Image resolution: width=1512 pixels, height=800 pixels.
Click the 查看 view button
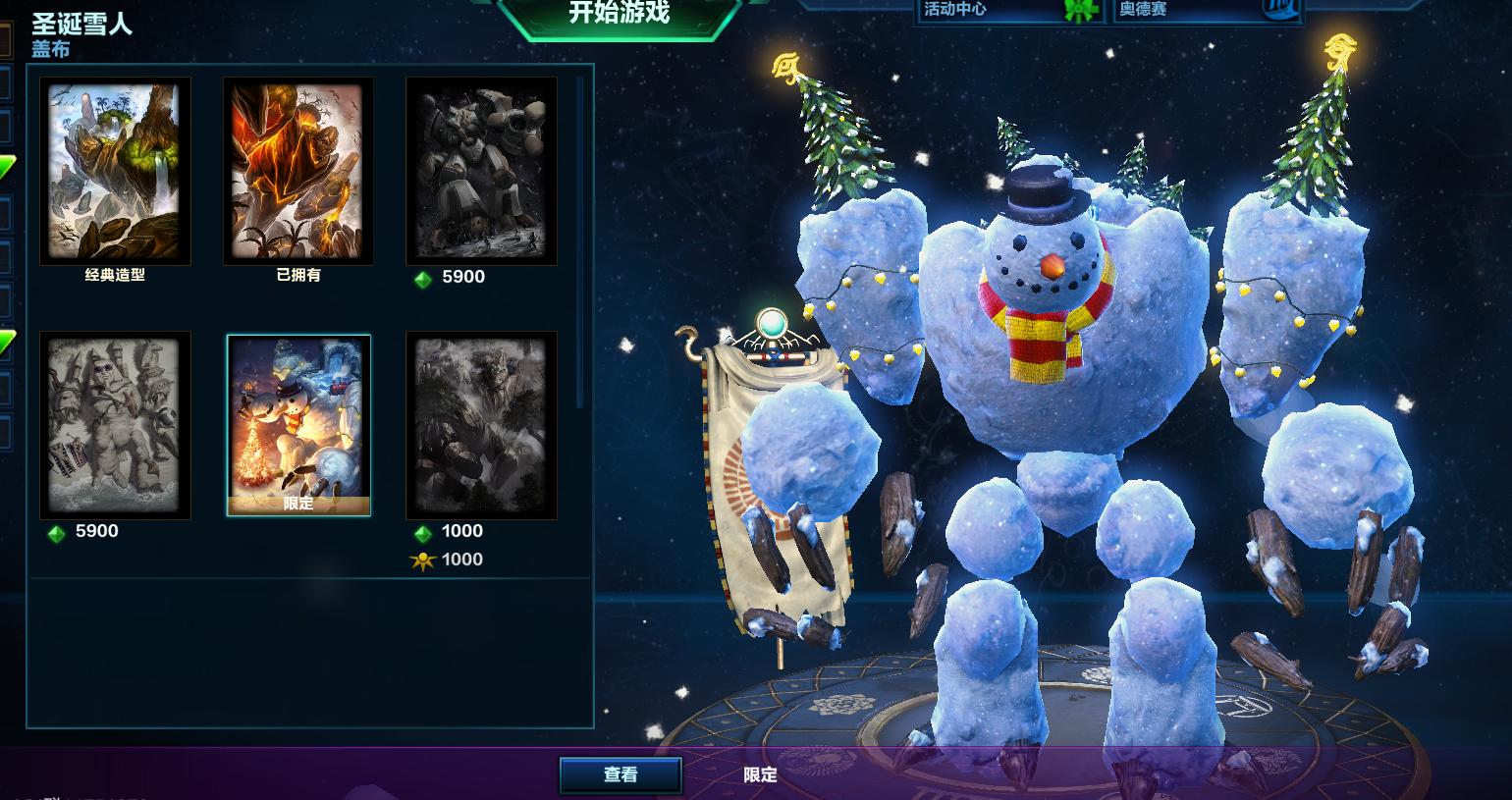coord(621,774)
